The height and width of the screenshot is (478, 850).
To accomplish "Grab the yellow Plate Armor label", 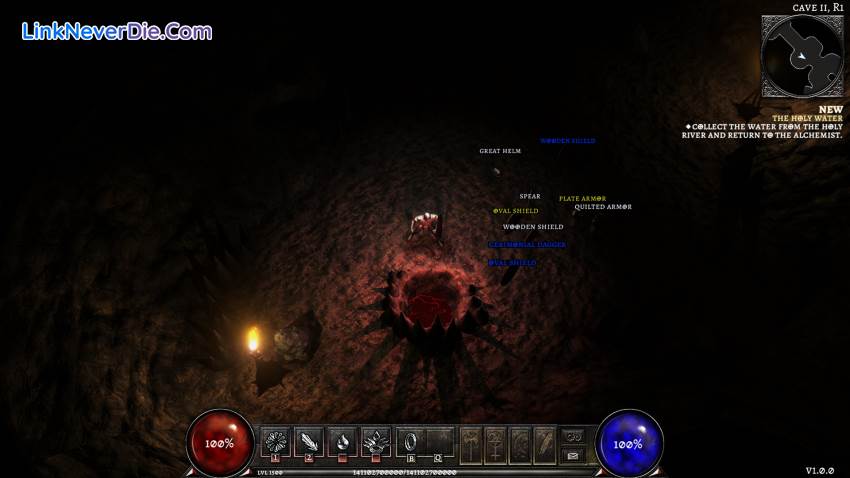I will coord(582,198).
